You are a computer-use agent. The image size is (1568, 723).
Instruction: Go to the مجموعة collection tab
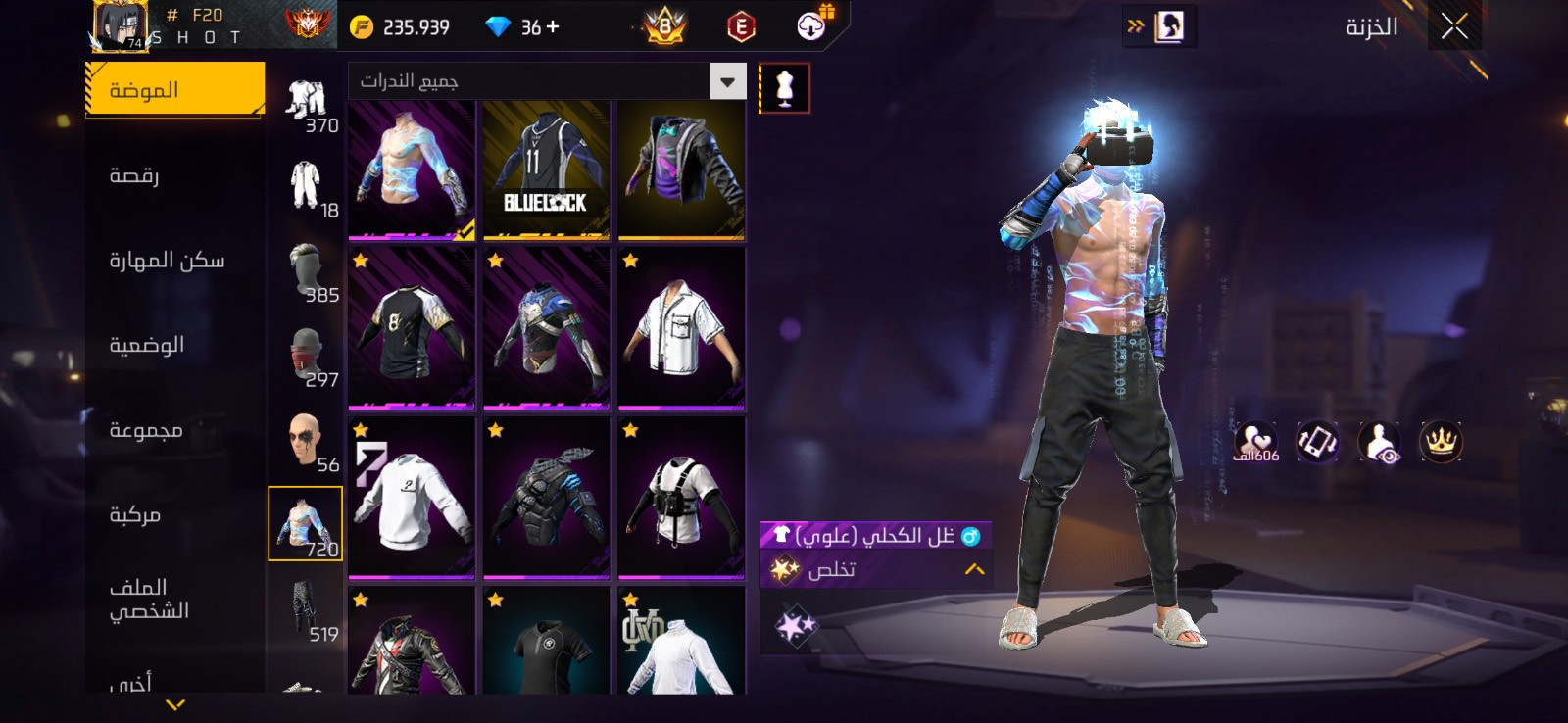(146, 430)
